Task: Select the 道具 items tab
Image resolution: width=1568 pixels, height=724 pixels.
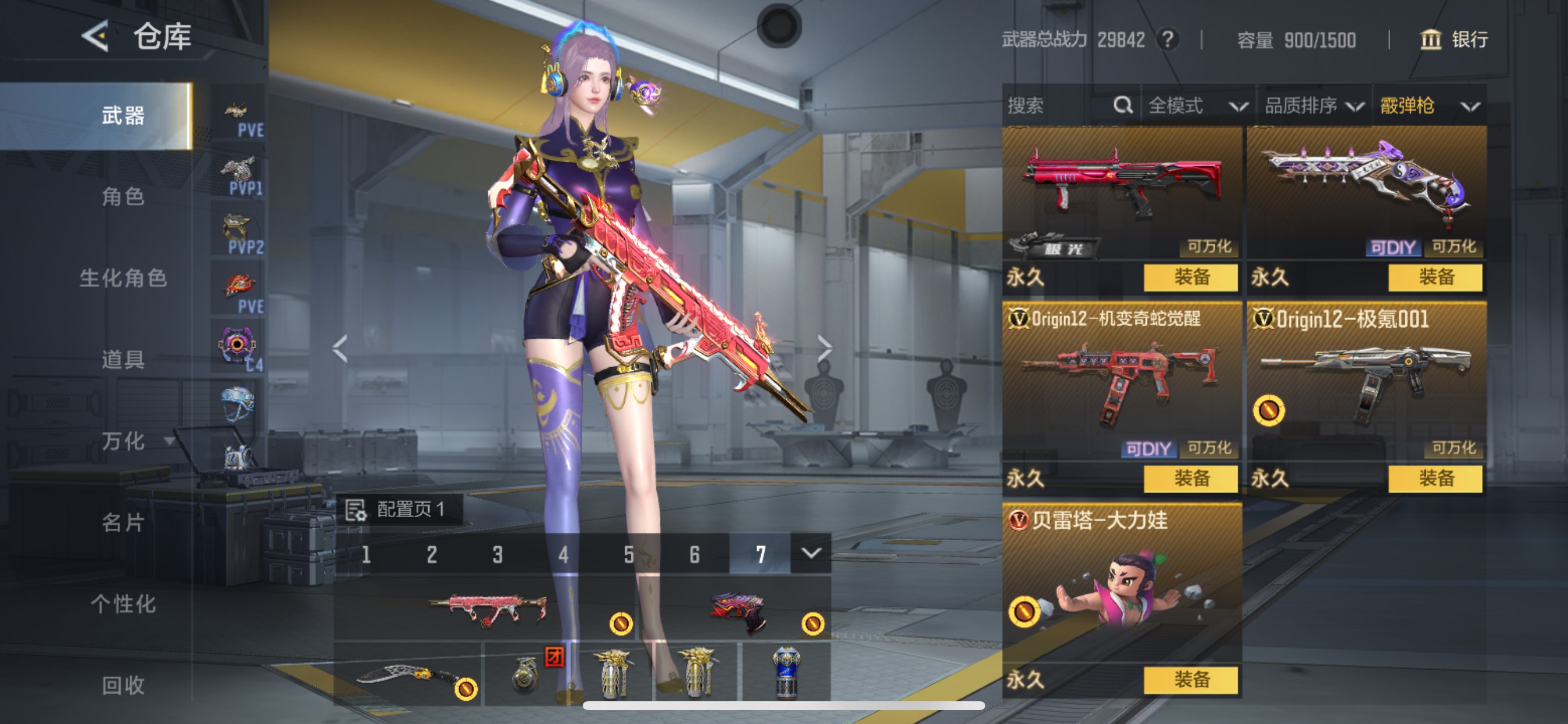Action: (x=123, y=360)
